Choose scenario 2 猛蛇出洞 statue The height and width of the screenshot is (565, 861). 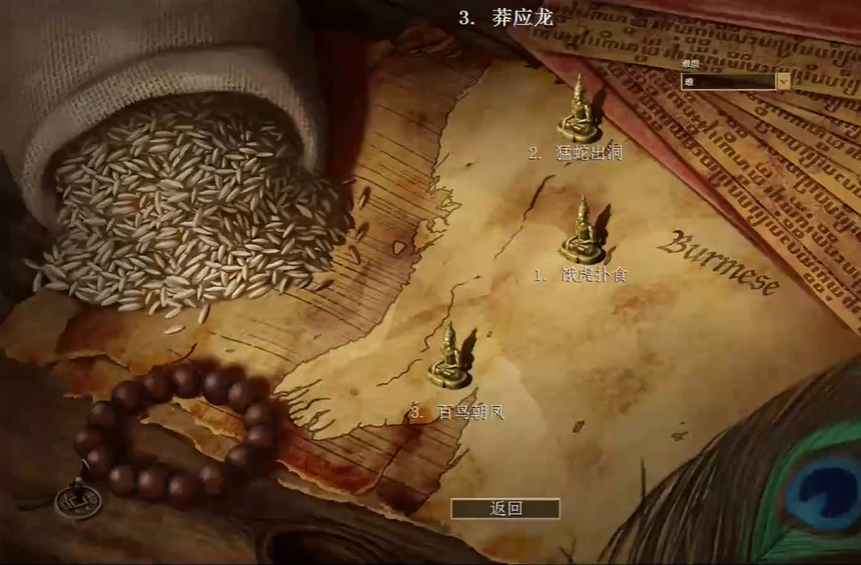579,110
